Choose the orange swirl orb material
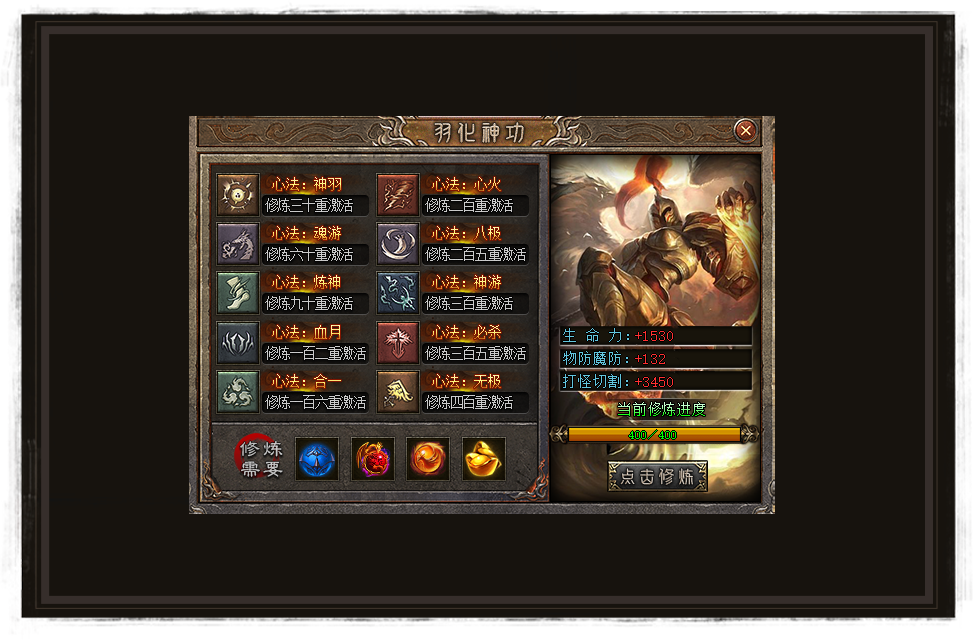973x640 pixels. click(x=428, y=459)
